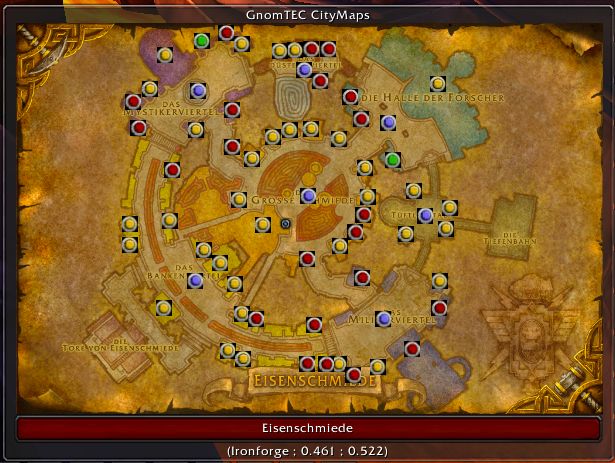Click the yellow marker inside Halle der Forscher
Image resolution: width=615 pixels, height=463 pixels.
click(437, 84)
